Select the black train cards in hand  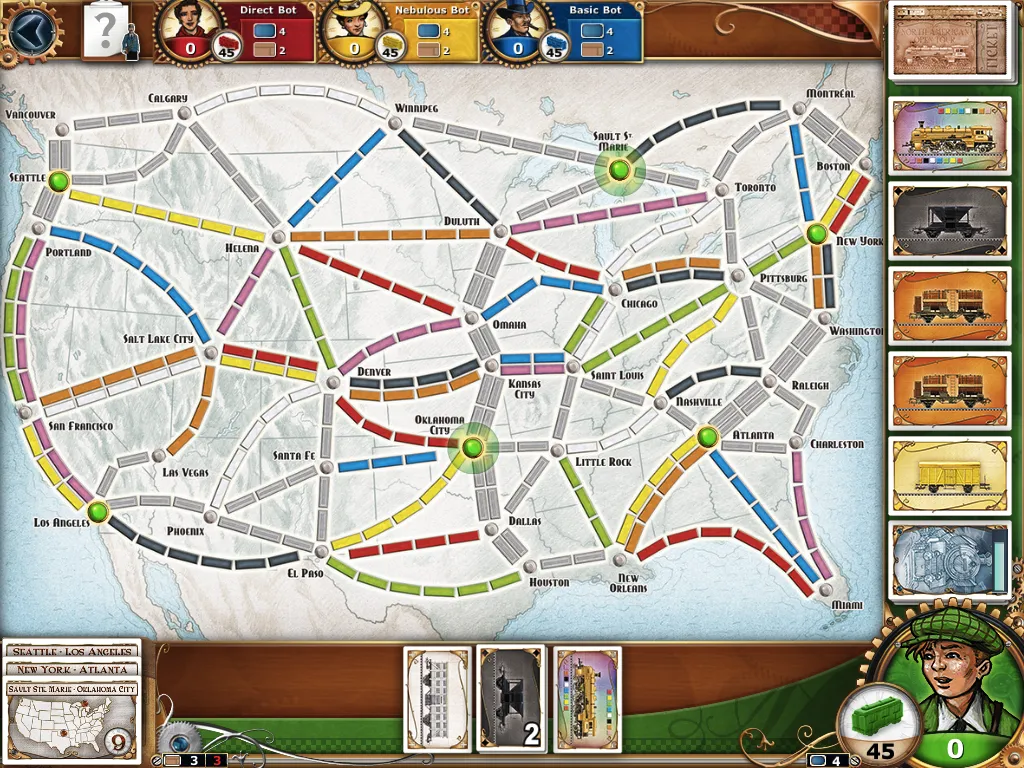[x=512, y=698]
